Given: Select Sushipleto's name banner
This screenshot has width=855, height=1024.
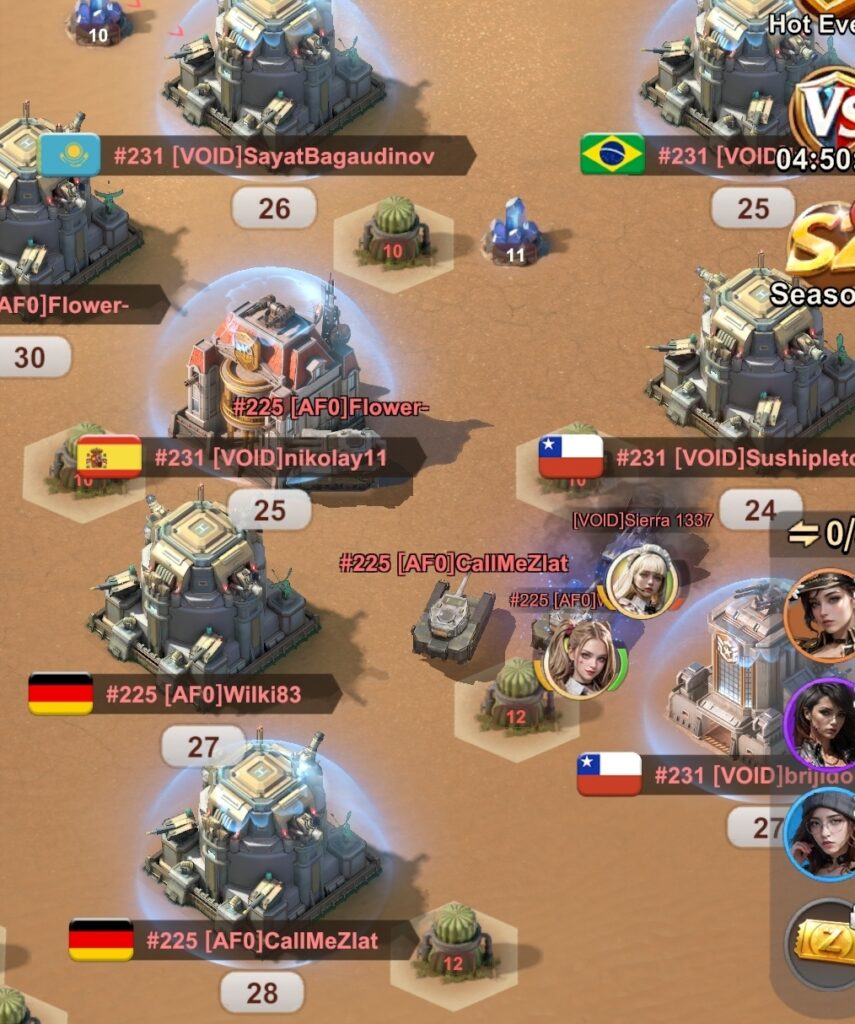Looking at the screenshot, I should click(x=734, y=458).
